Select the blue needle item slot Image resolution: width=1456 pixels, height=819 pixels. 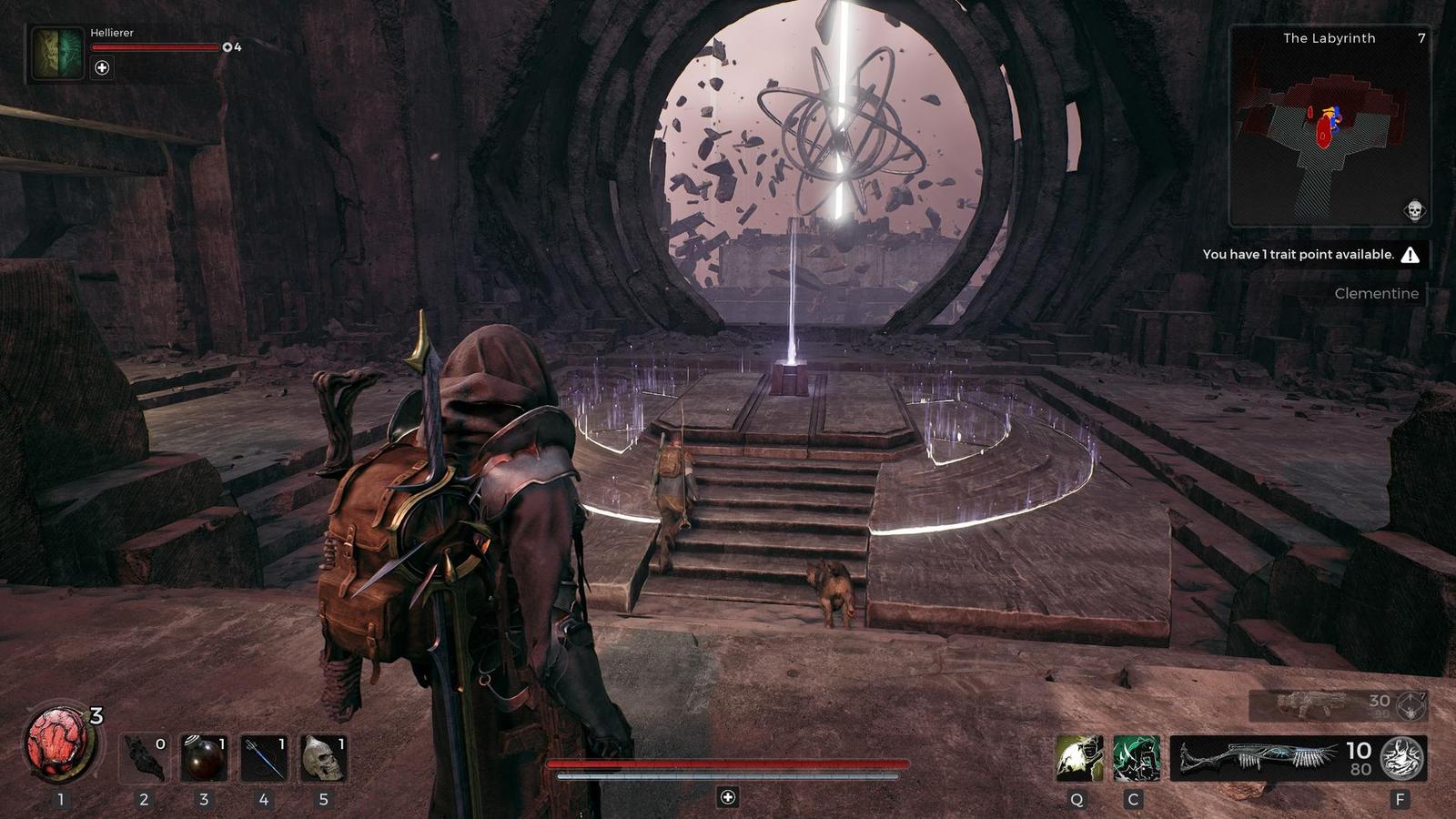click(264, 758)
